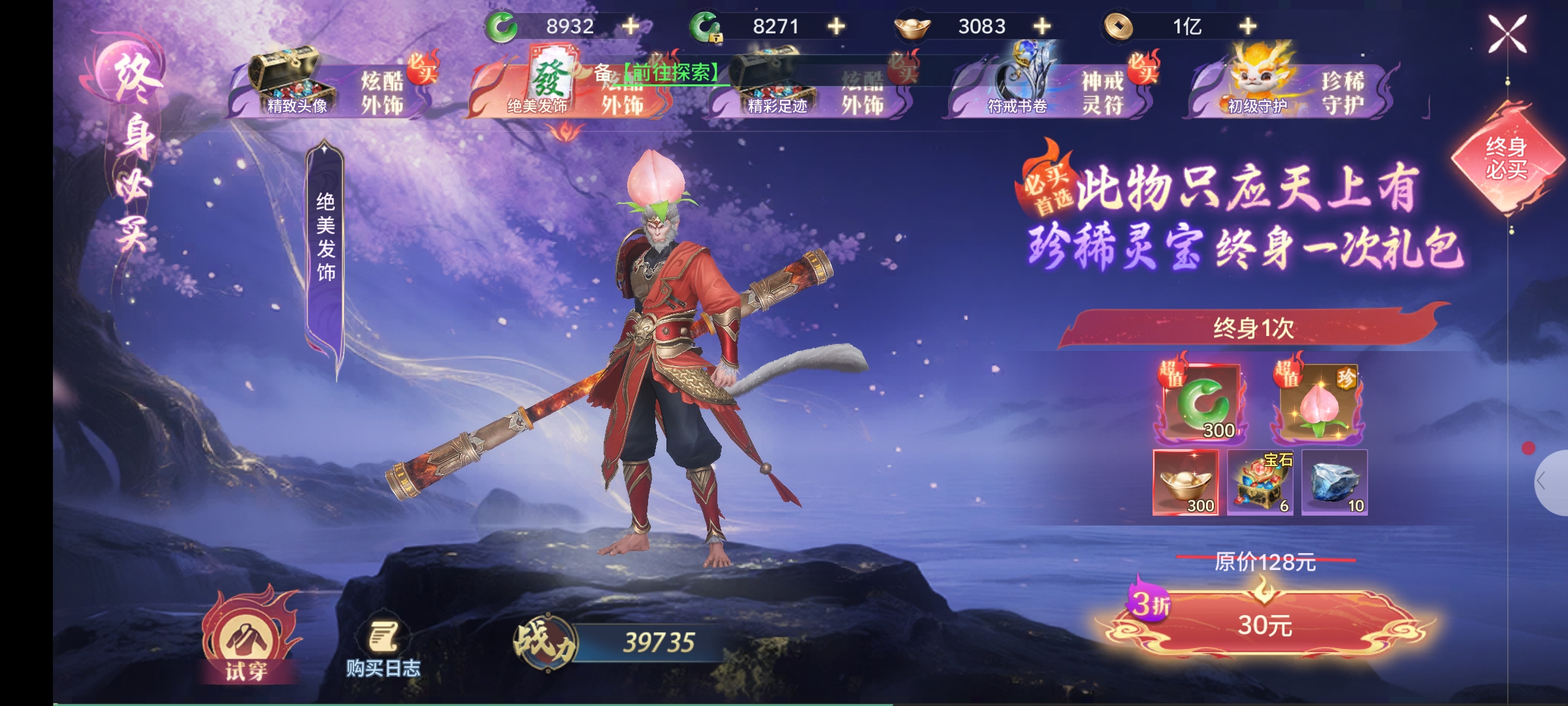Viewport: 1568px width, 706px height.
Task: Open the 购买日志 purchase log
Action: tap(383, 648)
